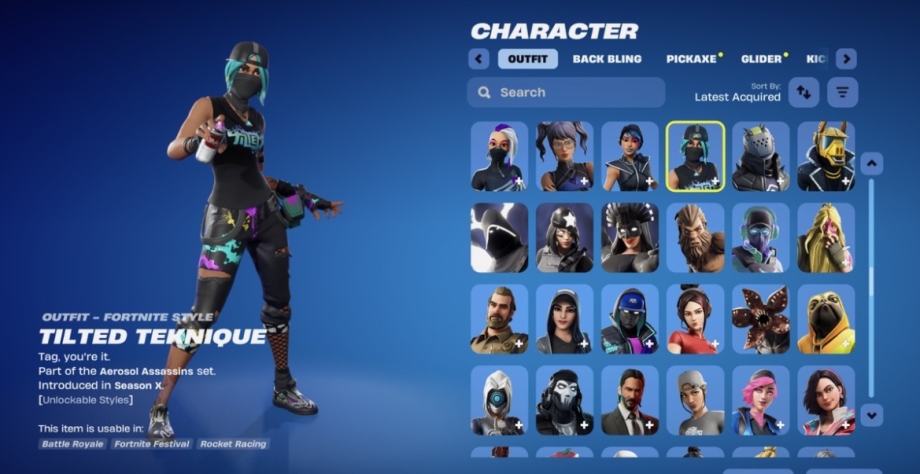Select the golden llama mask outfit
Viewport: 920px width, 474px height.
(x=826, y=156)
